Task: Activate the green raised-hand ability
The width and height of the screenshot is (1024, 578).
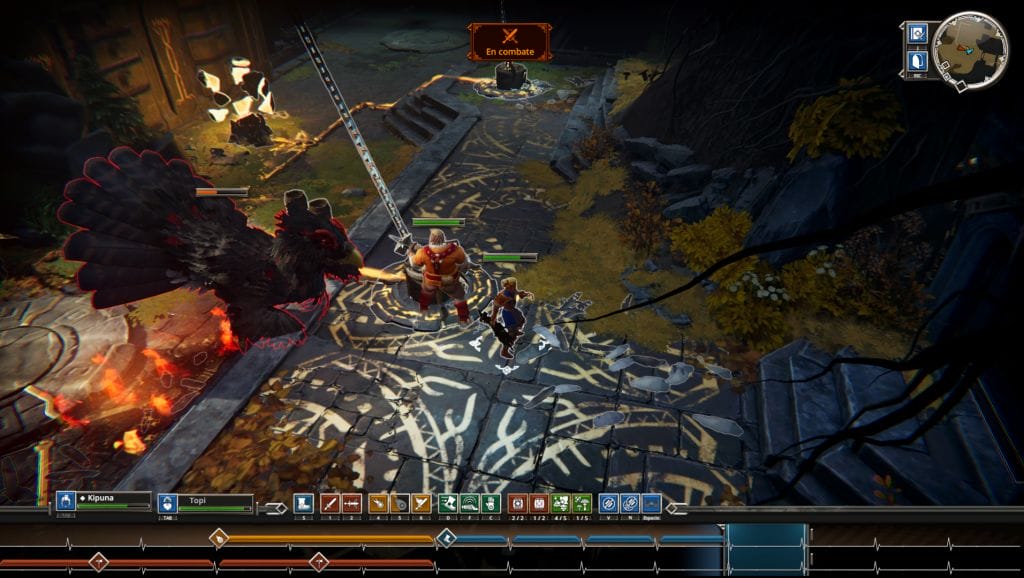Action: tap(492, 503)
